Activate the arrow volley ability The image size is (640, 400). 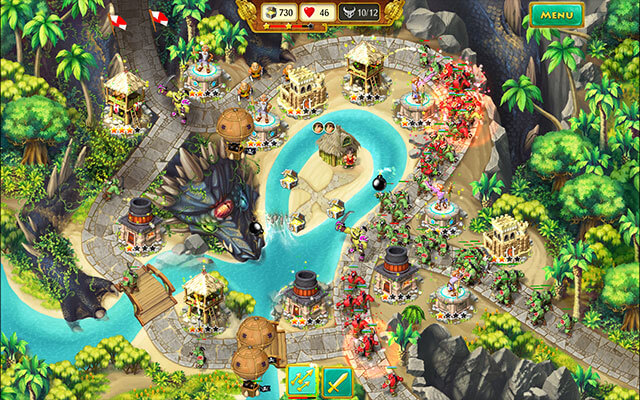[301, 380]
